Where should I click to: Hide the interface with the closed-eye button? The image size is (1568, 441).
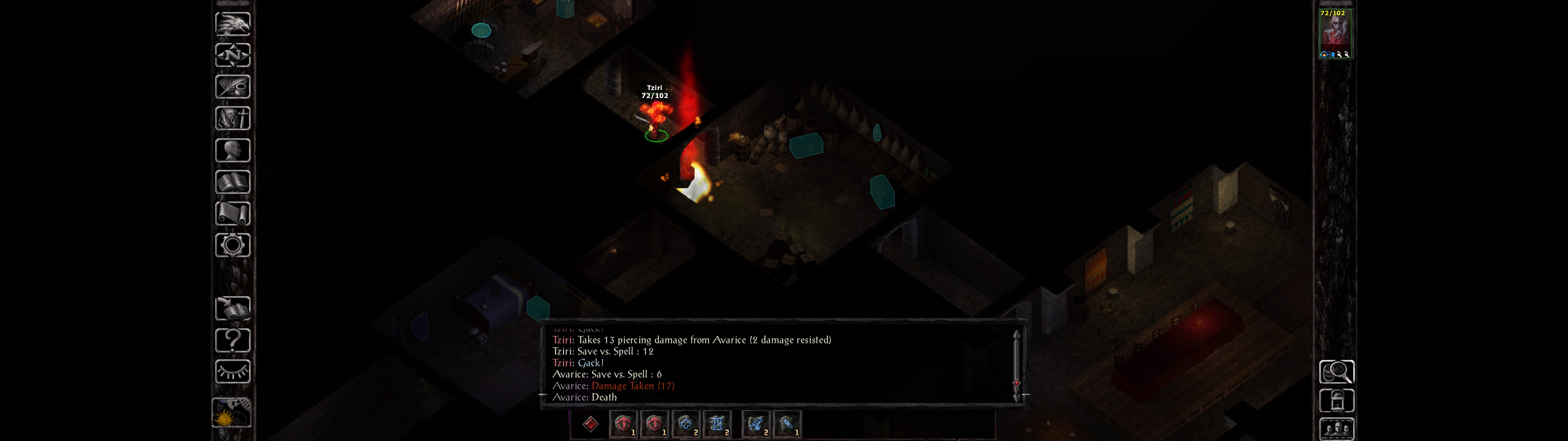(232, 371)
